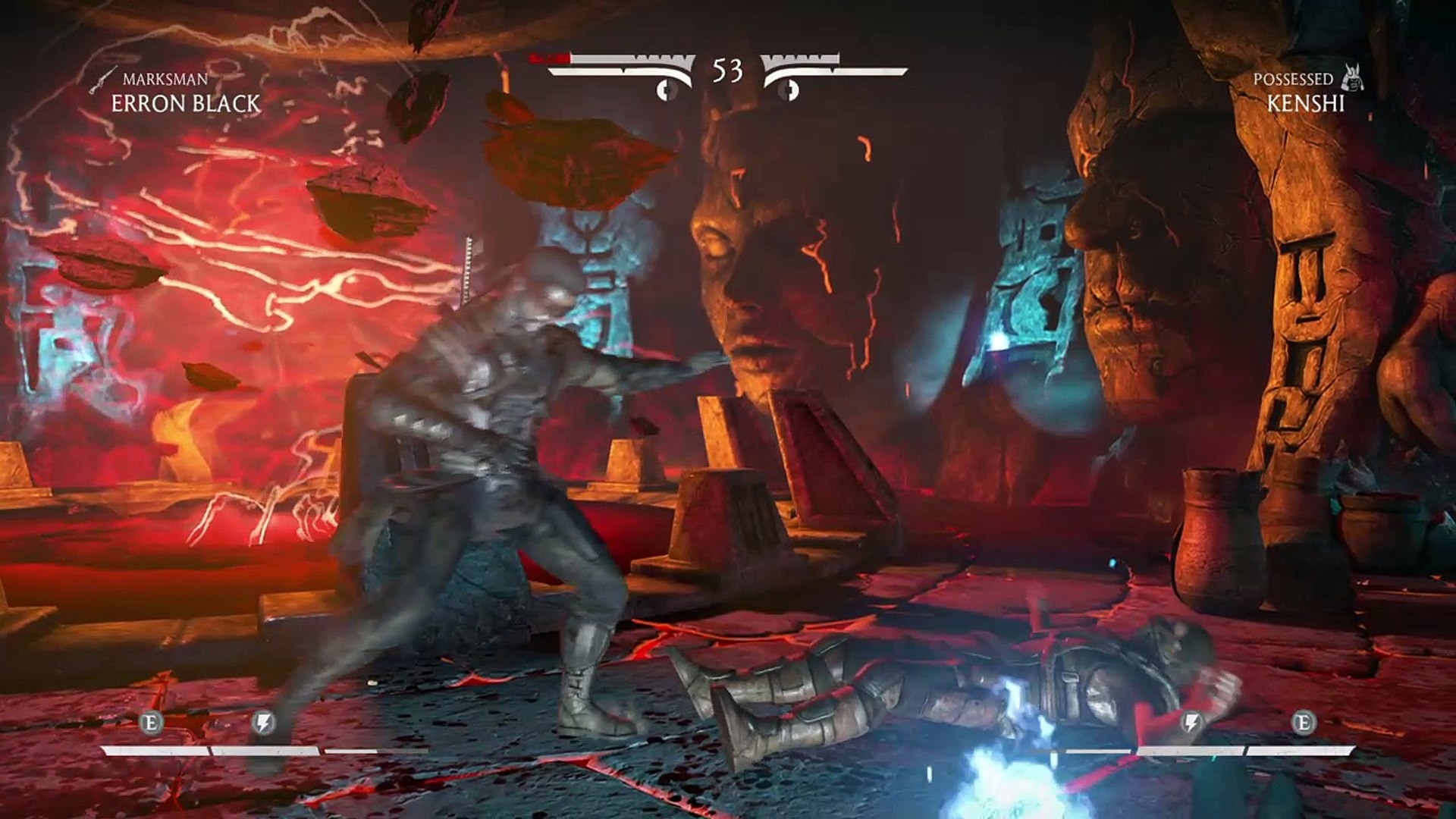
Task: Click Kenshi's E enhance meter icon
Action: point(1303,723)
